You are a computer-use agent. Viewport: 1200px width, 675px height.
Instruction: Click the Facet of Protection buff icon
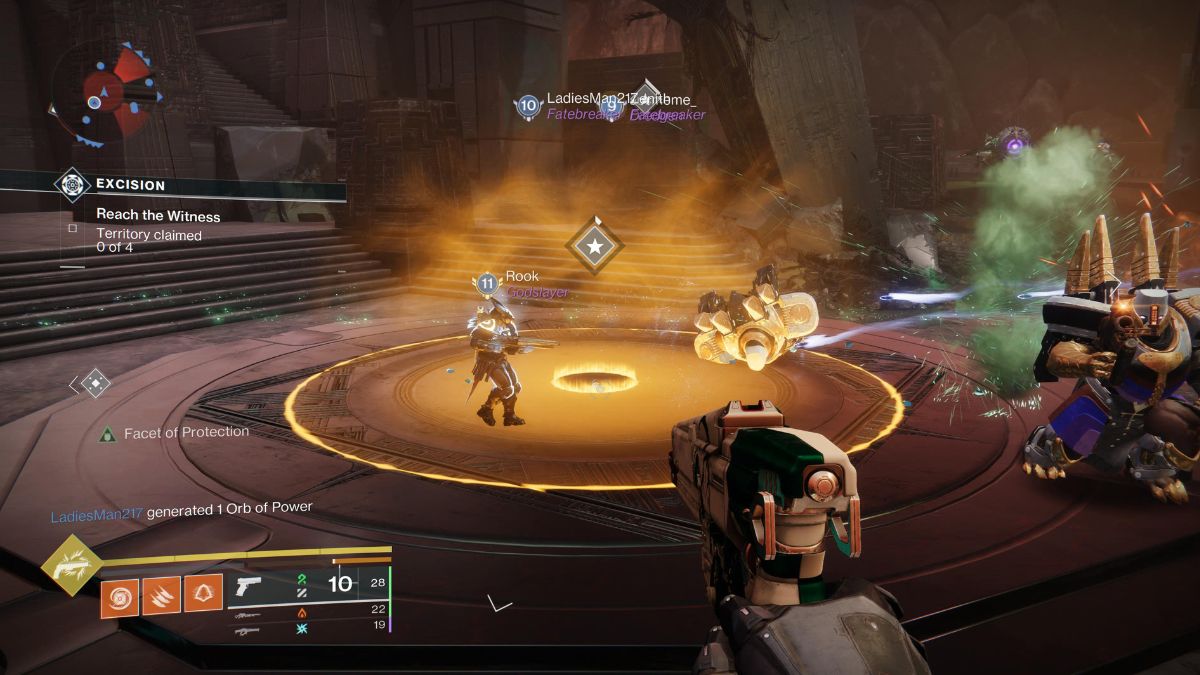coord(107,433)
